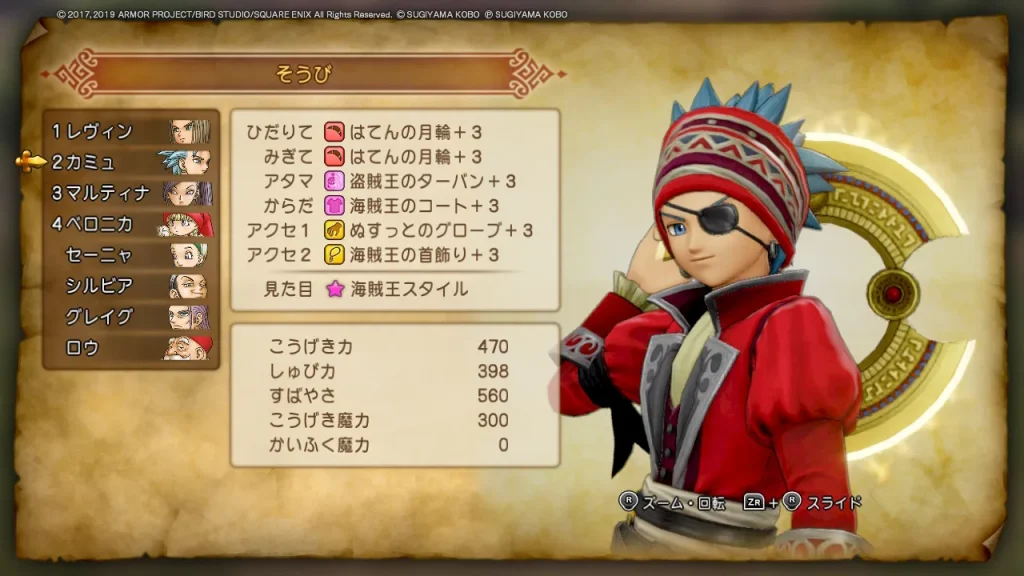This screenshot has height=576, width=1024.
Task: Open the みぎて (right hand) weapon slot
Action: coord(394,157)
